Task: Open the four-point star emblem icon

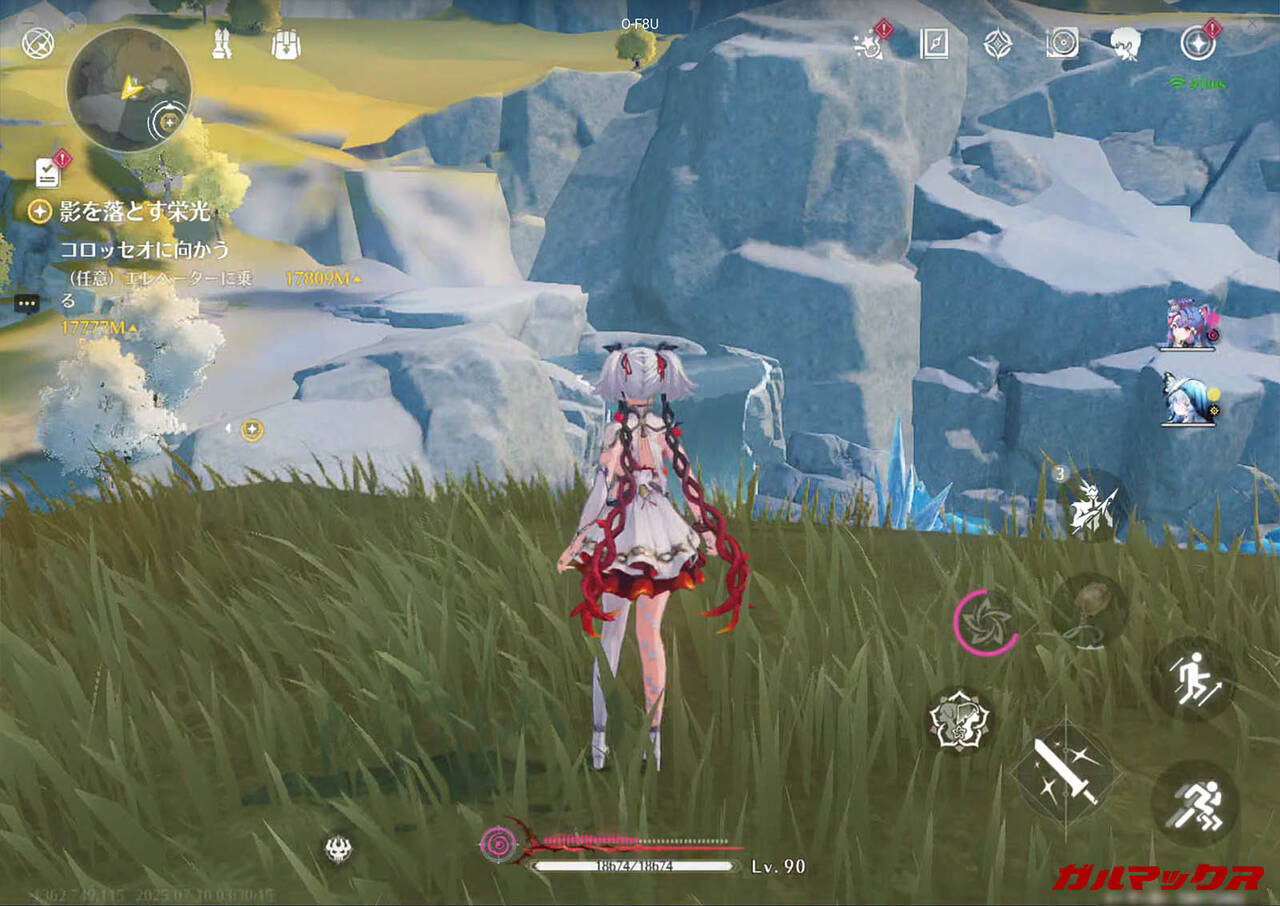Action: 997,43
